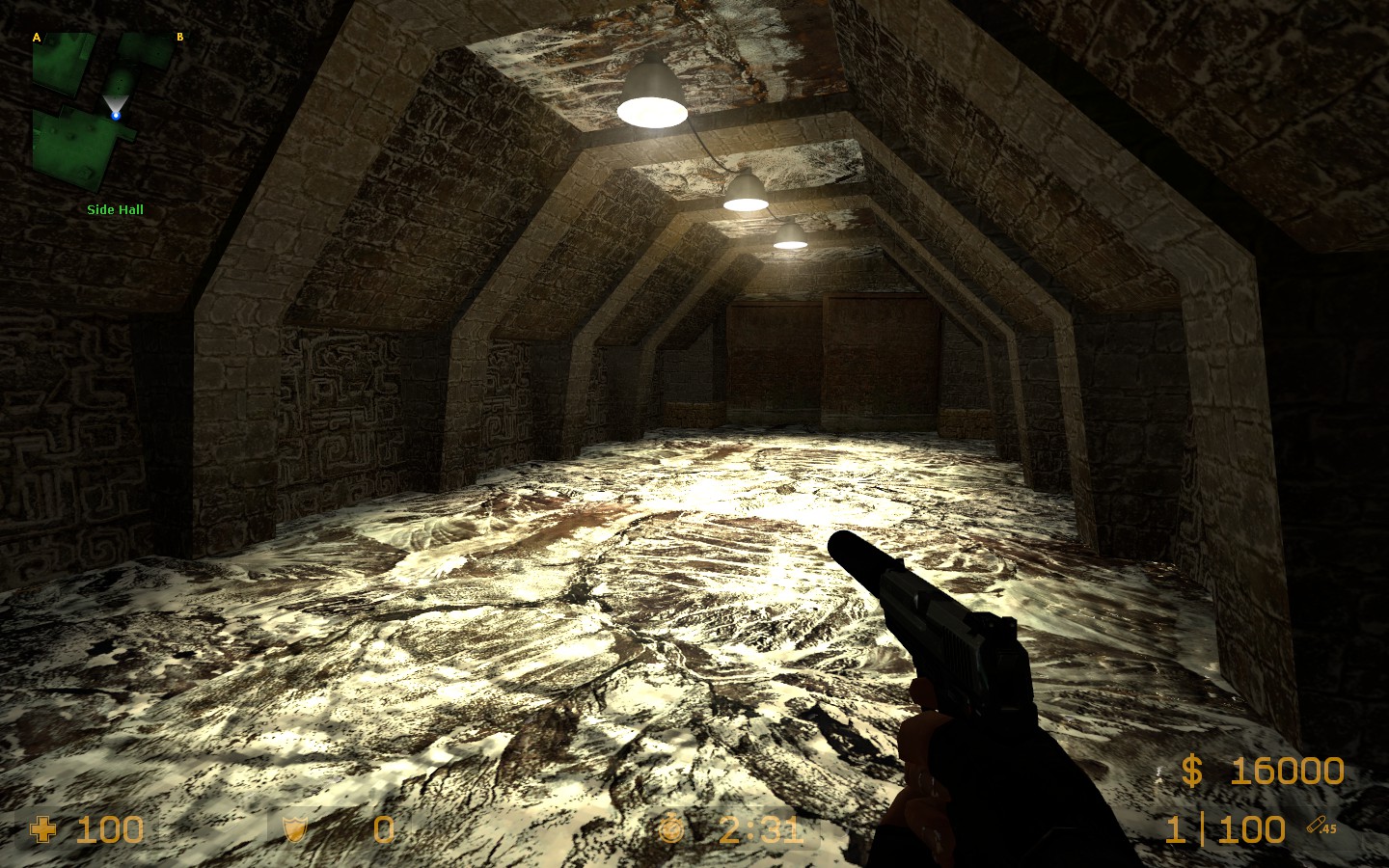Click the dollar sign money icon
This screenshot has height=868, width=1389.
pyautogui.click(x=1191, y=772)
